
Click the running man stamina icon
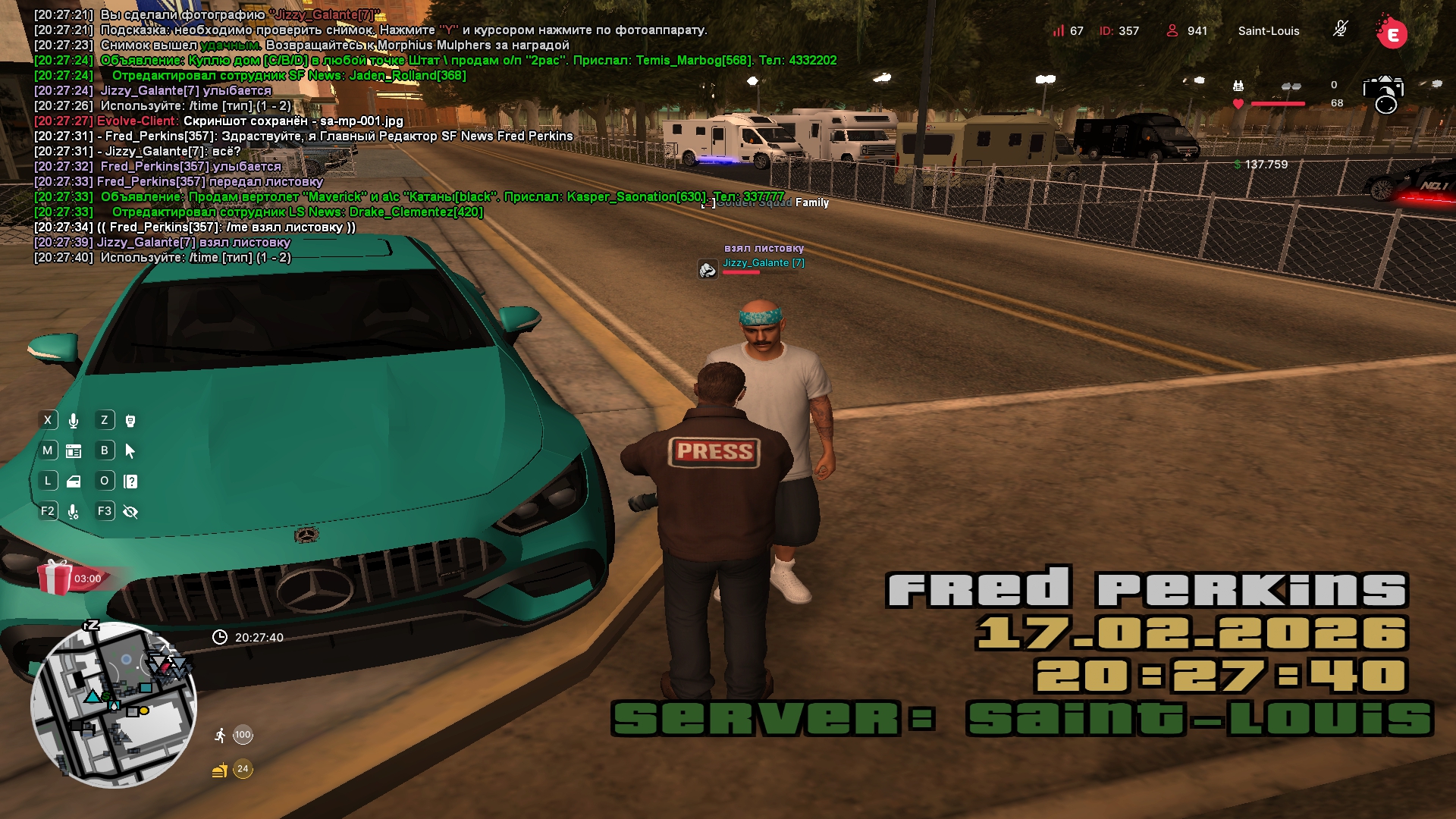coord(220,735)
